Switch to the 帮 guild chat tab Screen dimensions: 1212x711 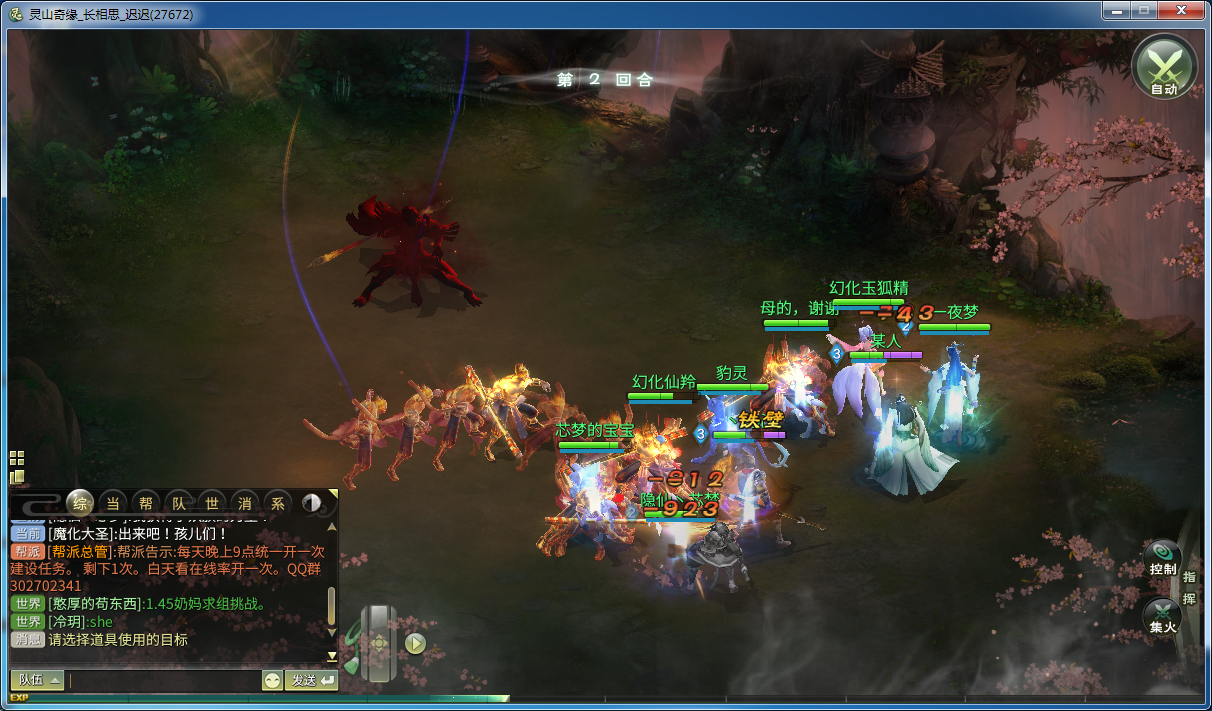point(146,503)
